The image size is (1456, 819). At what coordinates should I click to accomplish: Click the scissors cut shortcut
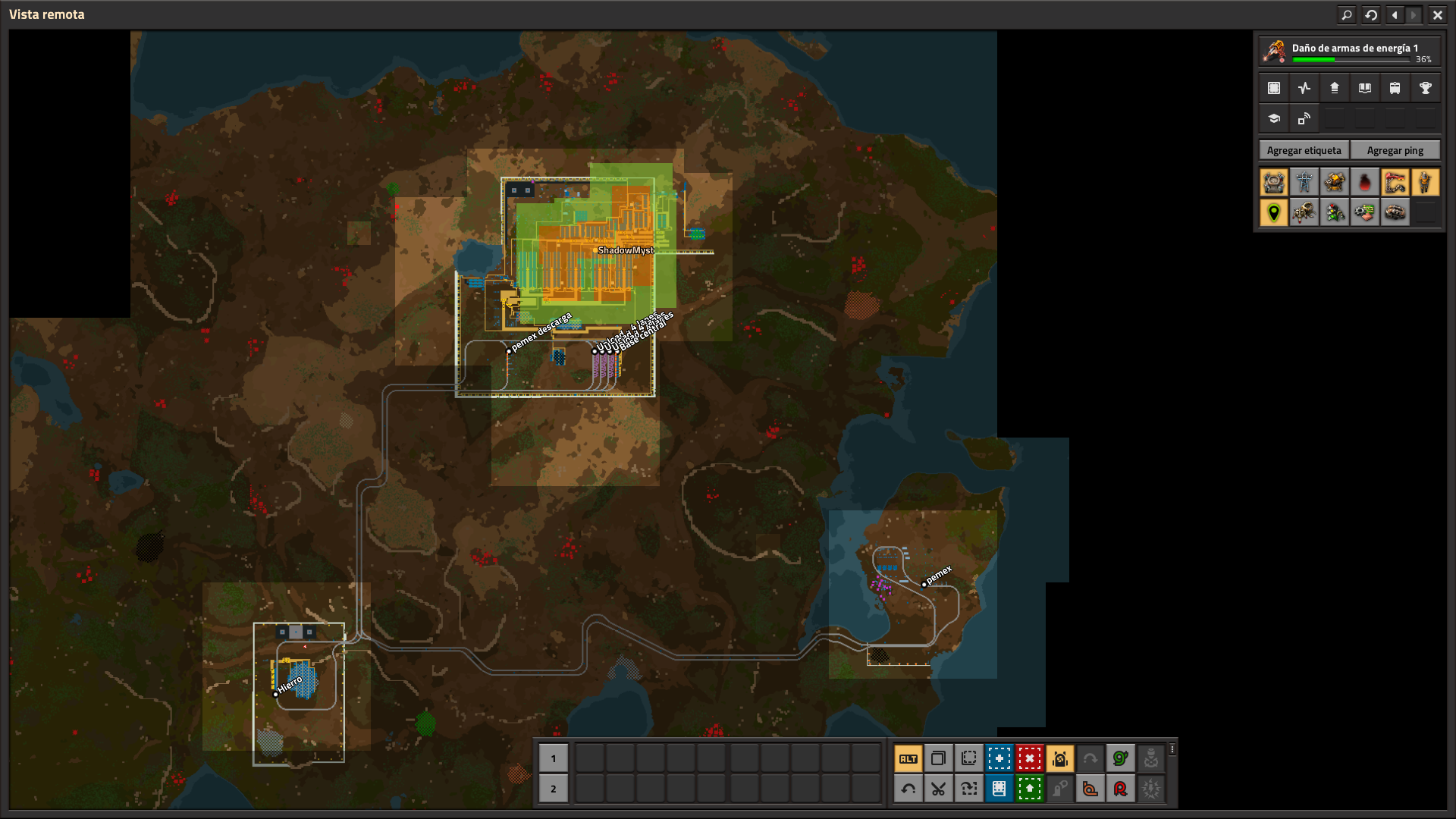pos(939,789)
